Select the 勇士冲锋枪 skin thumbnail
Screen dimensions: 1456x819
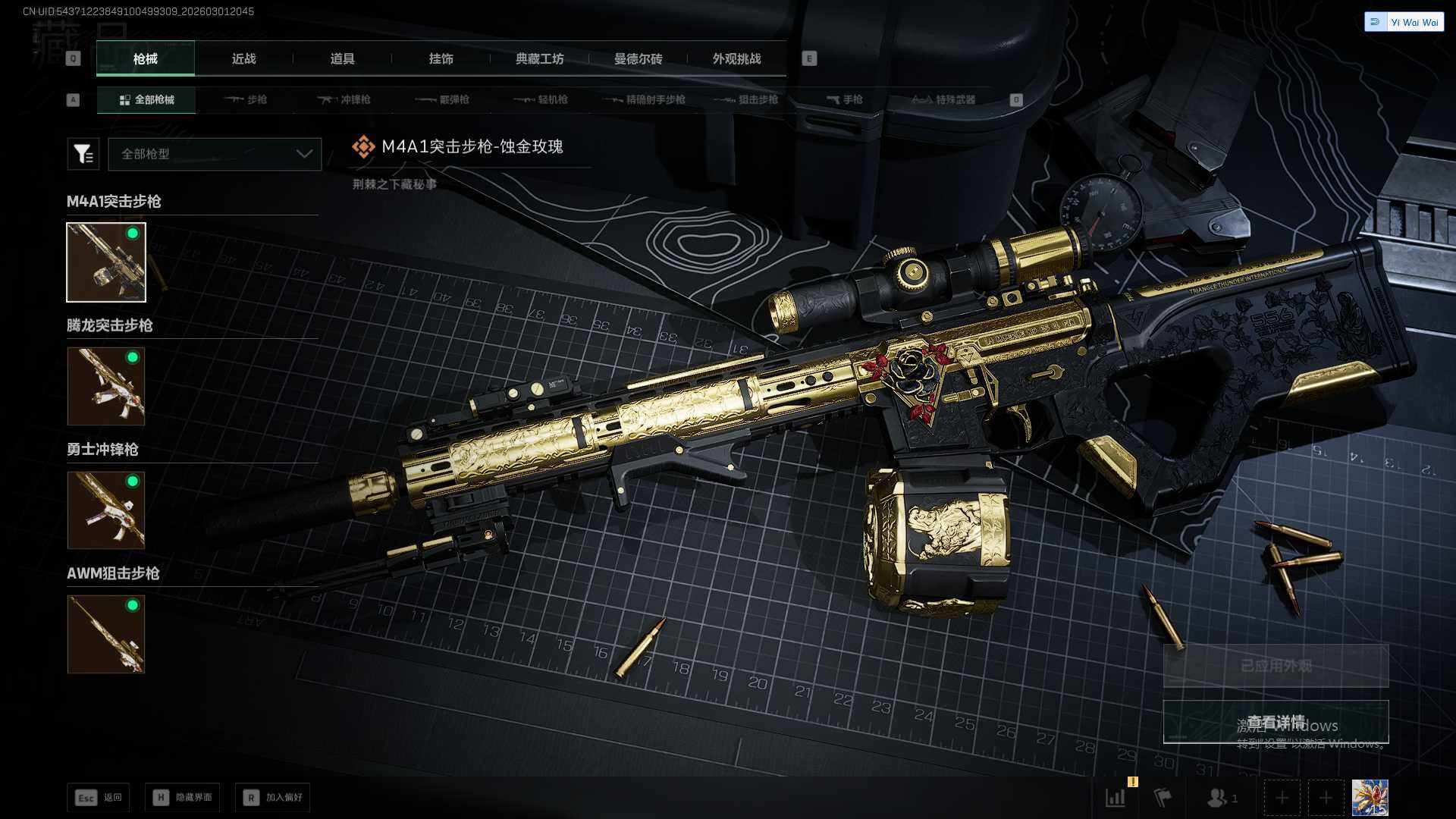tap(106, 510)
